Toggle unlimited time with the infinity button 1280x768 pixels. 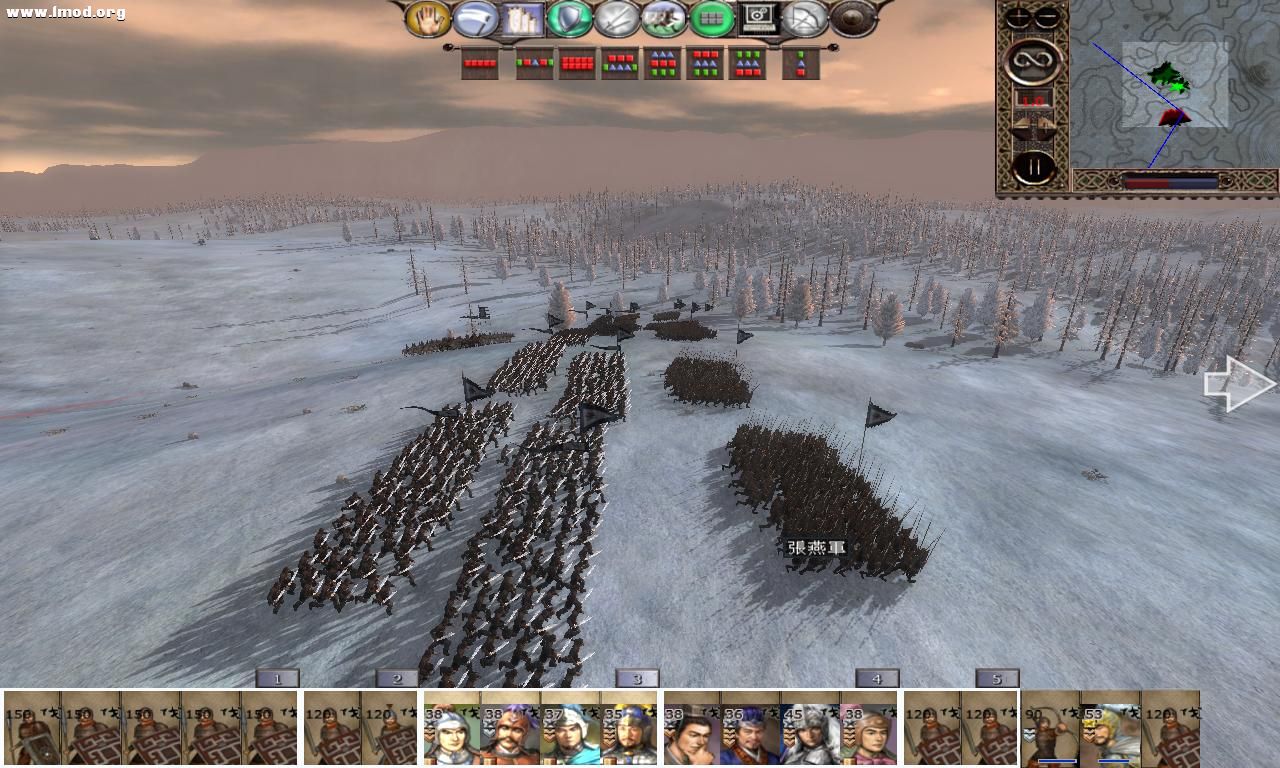pos(1033,62)
